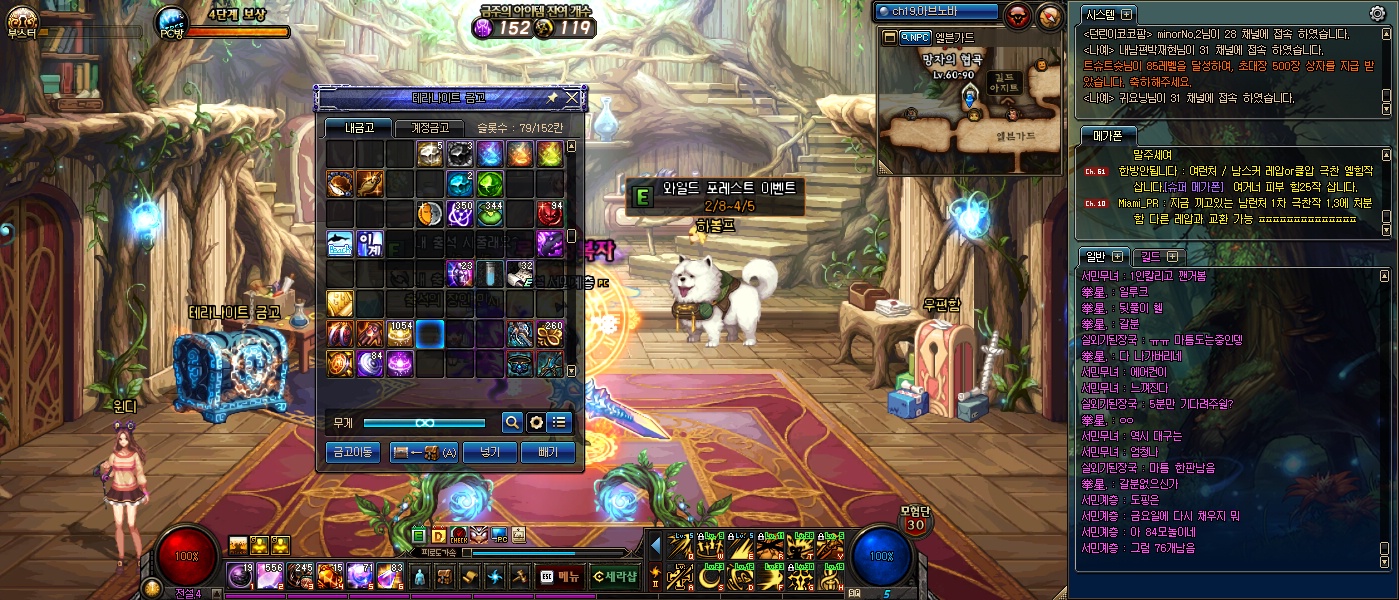Viewport: 1399px width, 600px height.
Task: Select the 내금고 personal vault tab
Action: point(358,128)
